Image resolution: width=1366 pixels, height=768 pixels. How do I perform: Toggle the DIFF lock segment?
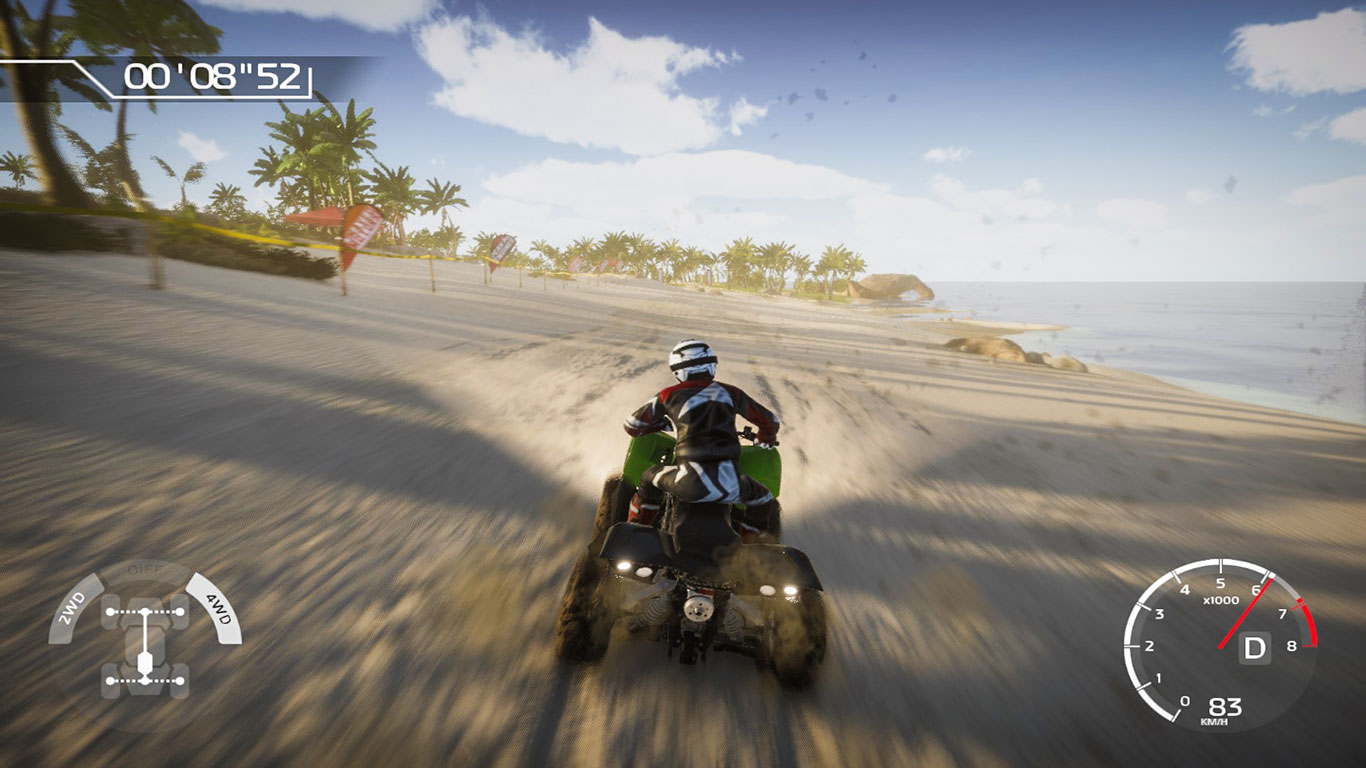point(144,569)
